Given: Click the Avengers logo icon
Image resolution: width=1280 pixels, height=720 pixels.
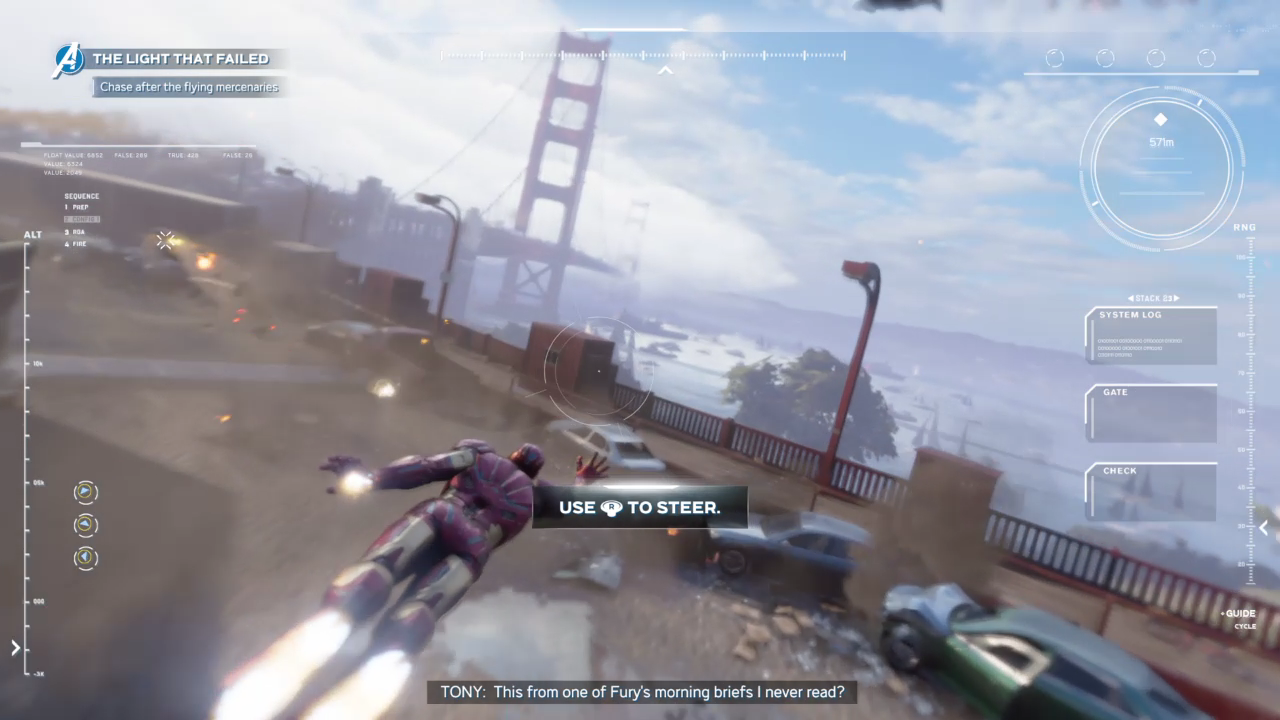Looking at the screenshot, I should pyautogui.click(x=68, y=60).
